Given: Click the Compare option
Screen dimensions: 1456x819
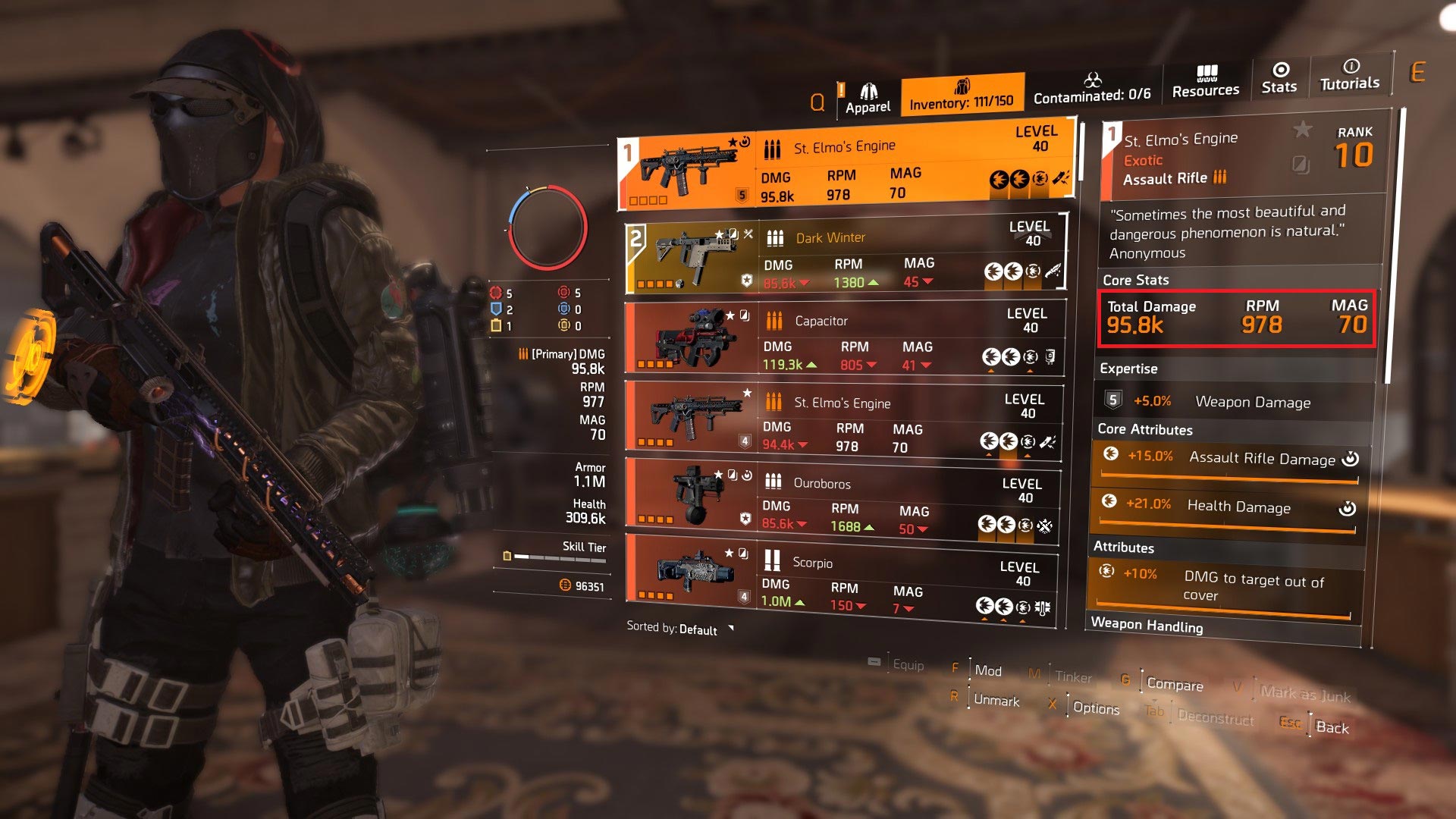Looking at the screenshot, I should point(1175,685).
